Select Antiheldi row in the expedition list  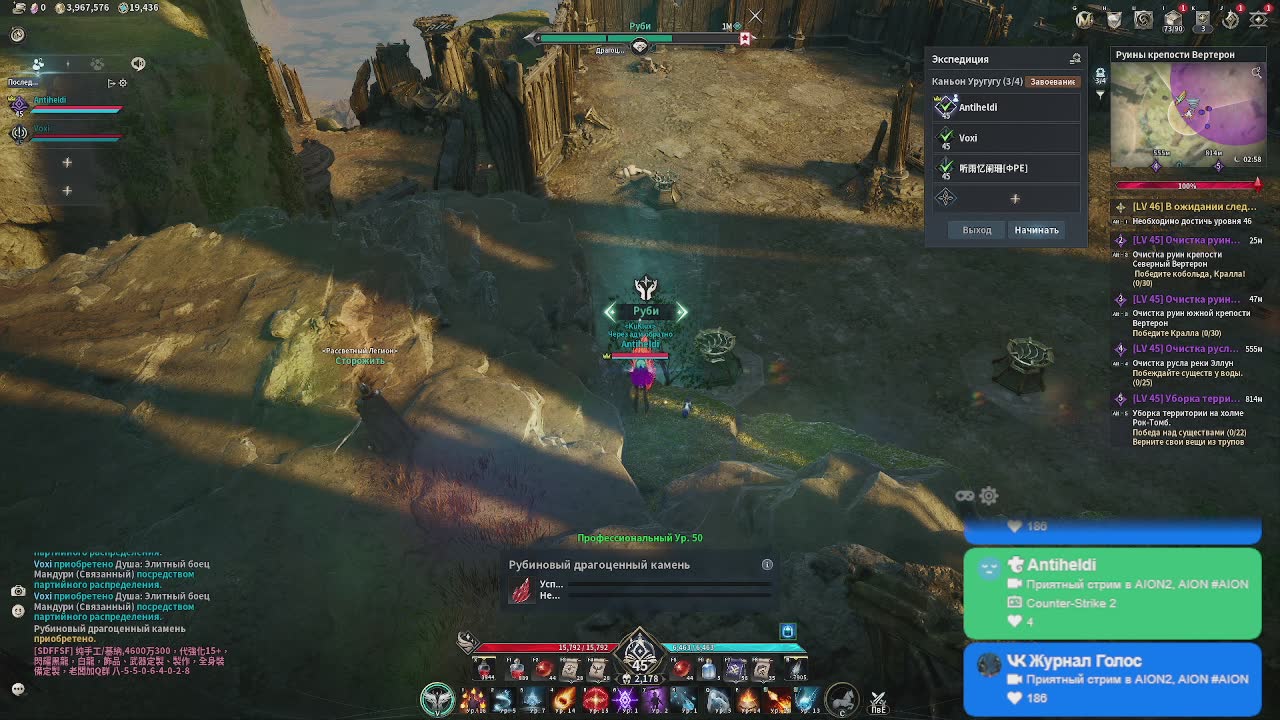click(1007, 107)
